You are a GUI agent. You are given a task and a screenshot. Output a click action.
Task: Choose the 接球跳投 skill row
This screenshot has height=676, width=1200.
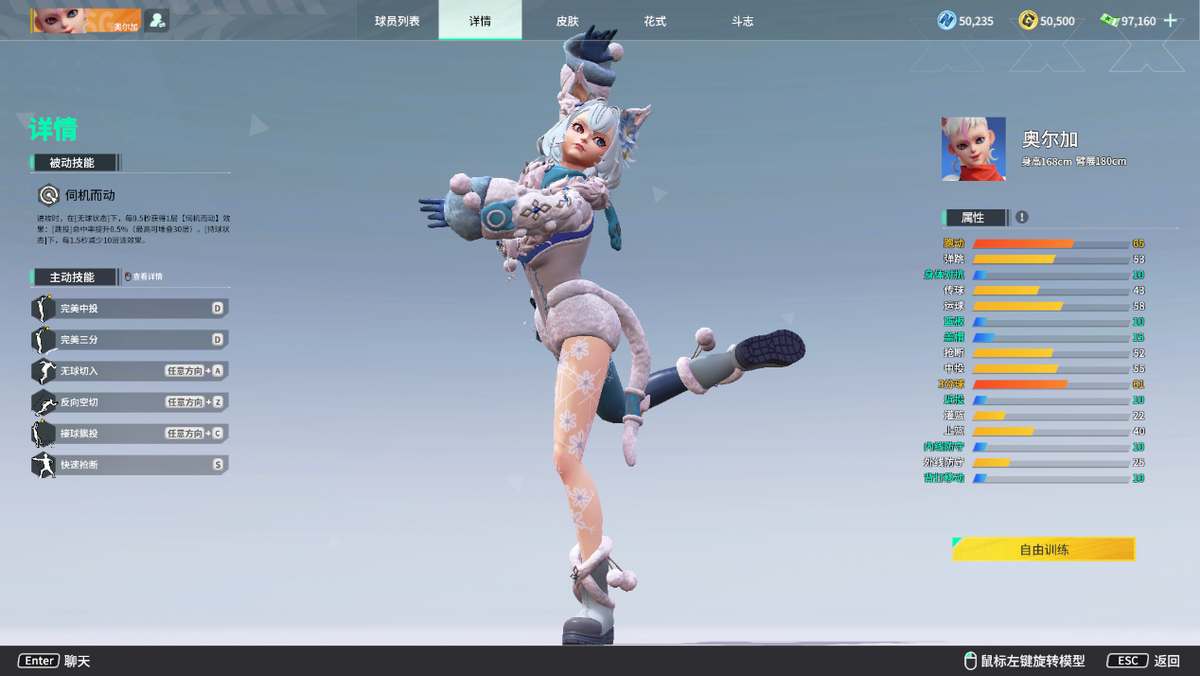130,433
